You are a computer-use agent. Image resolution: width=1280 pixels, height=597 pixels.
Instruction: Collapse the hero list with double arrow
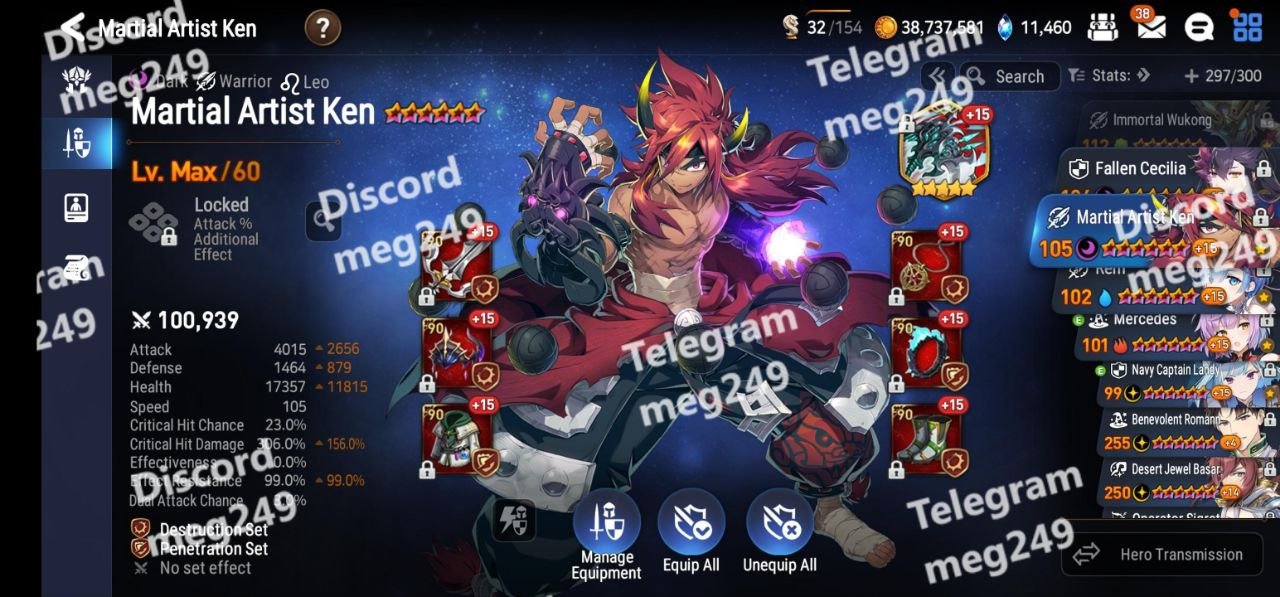(x=937, y=76)
